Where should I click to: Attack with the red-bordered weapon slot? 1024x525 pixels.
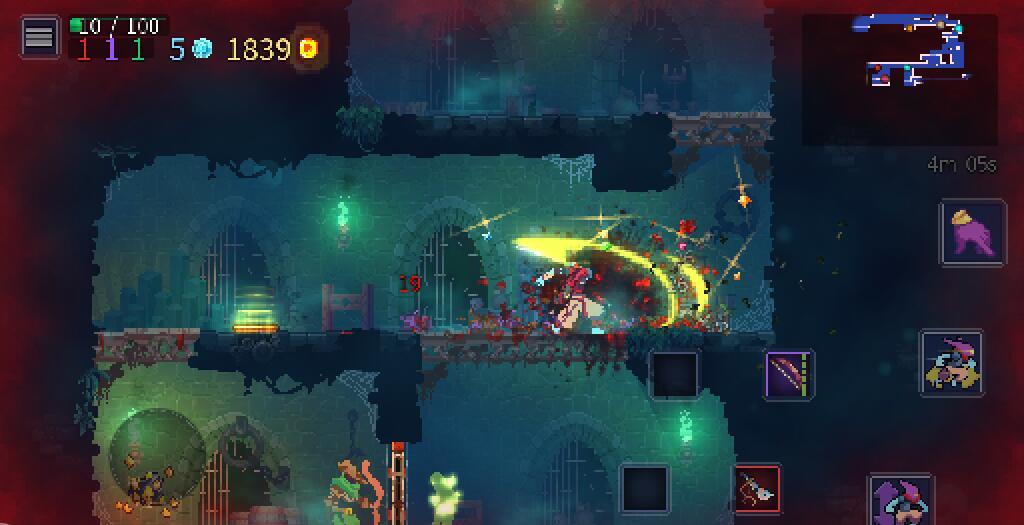757,489
